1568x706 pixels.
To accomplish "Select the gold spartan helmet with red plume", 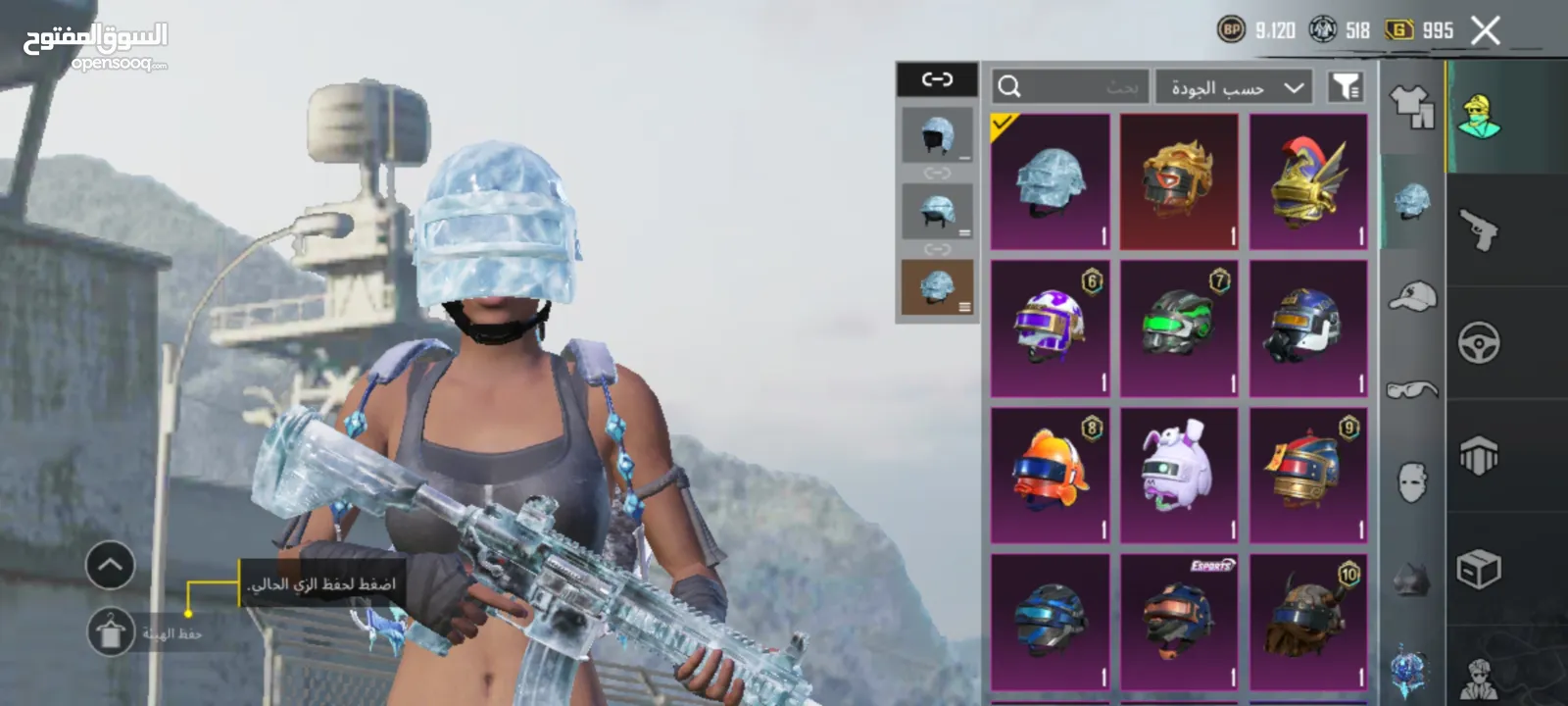I will (x=1308, y=181).
